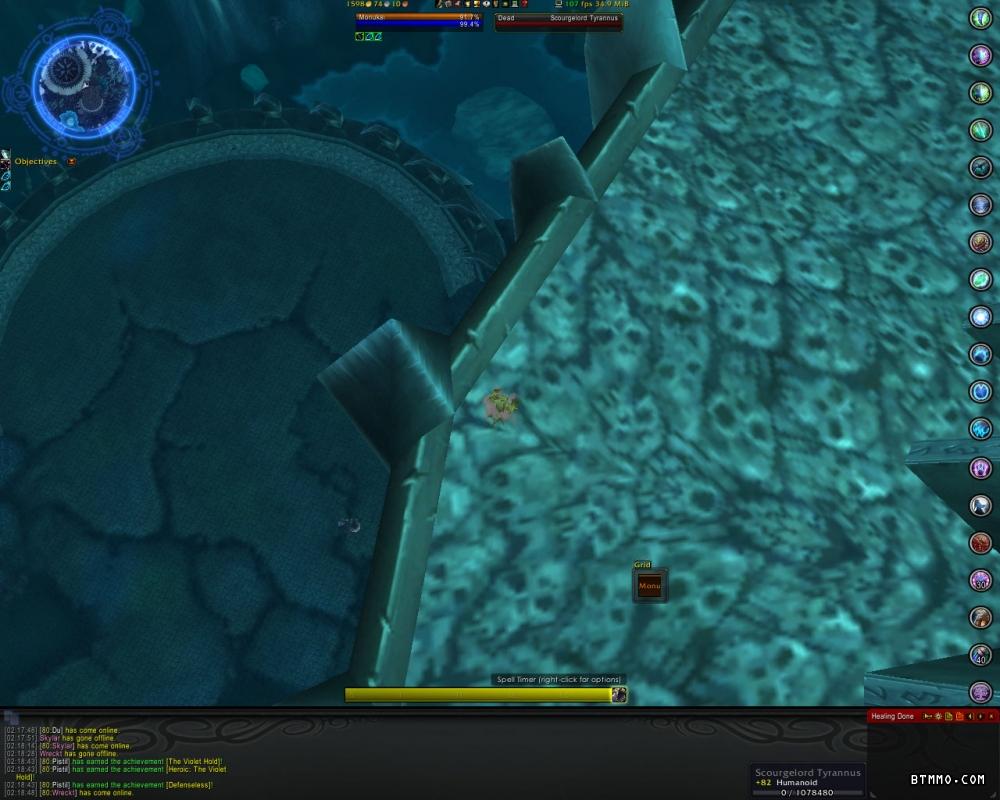Image resolution: width=1000 pixels, height=800 pixels.
Task: Click the yellow Spell Timer bar
Action: (478, 695)
